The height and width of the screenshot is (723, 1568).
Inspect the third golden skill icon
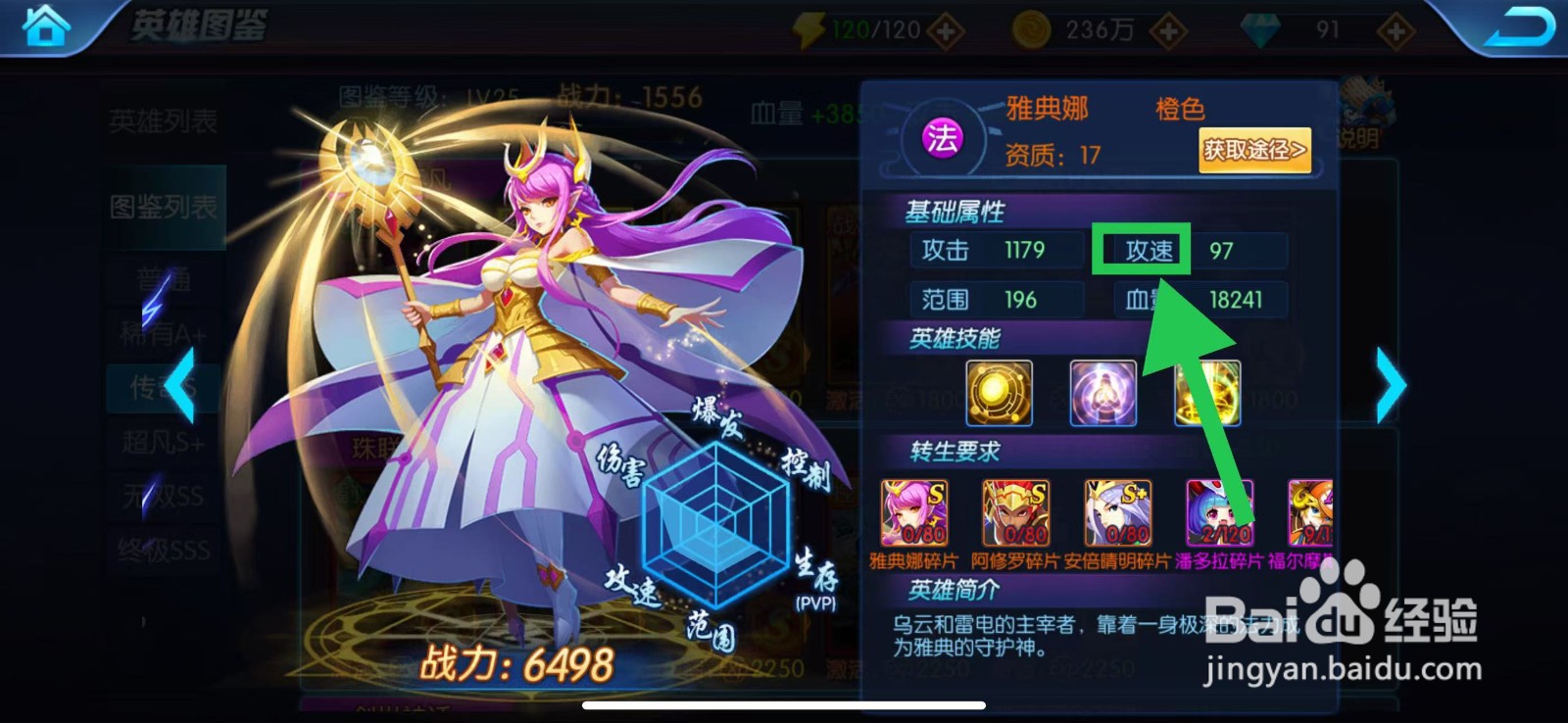point(1209,392)
